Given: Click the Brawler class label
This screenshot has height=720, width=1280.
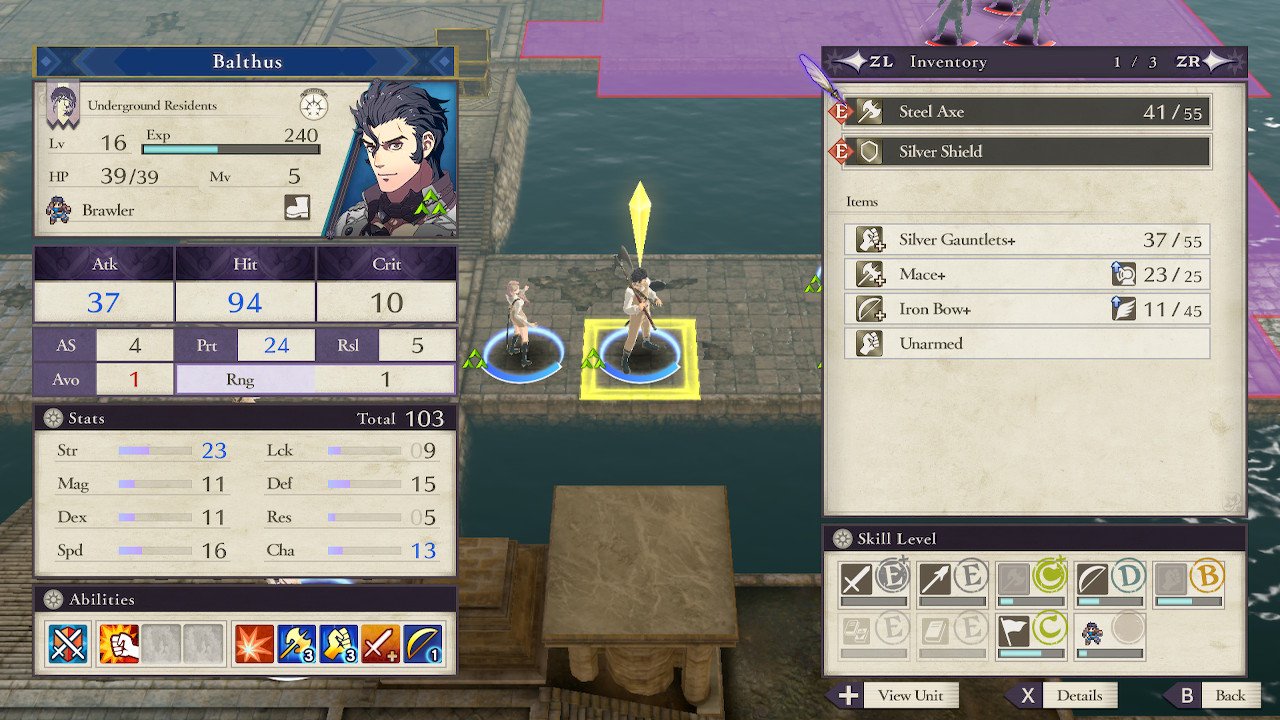Looking at the screenshot, I should point(108,210).
